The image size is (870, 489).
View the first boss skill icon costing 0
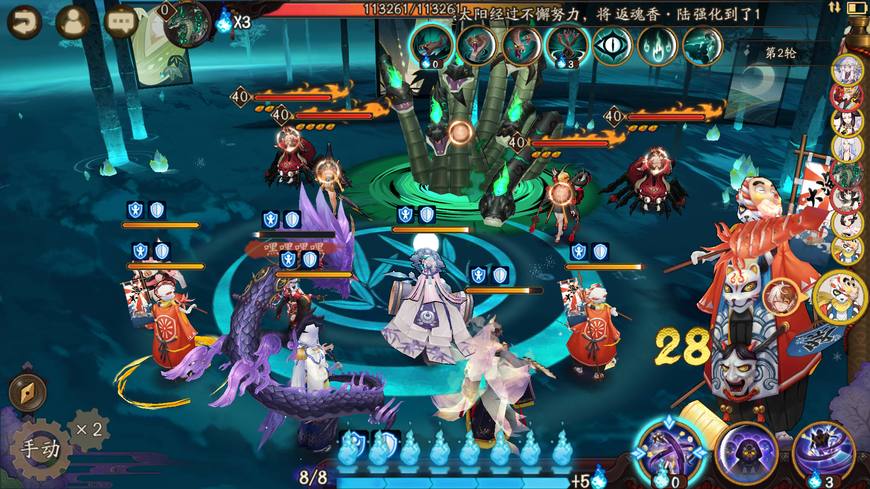[x=431, y=45]
